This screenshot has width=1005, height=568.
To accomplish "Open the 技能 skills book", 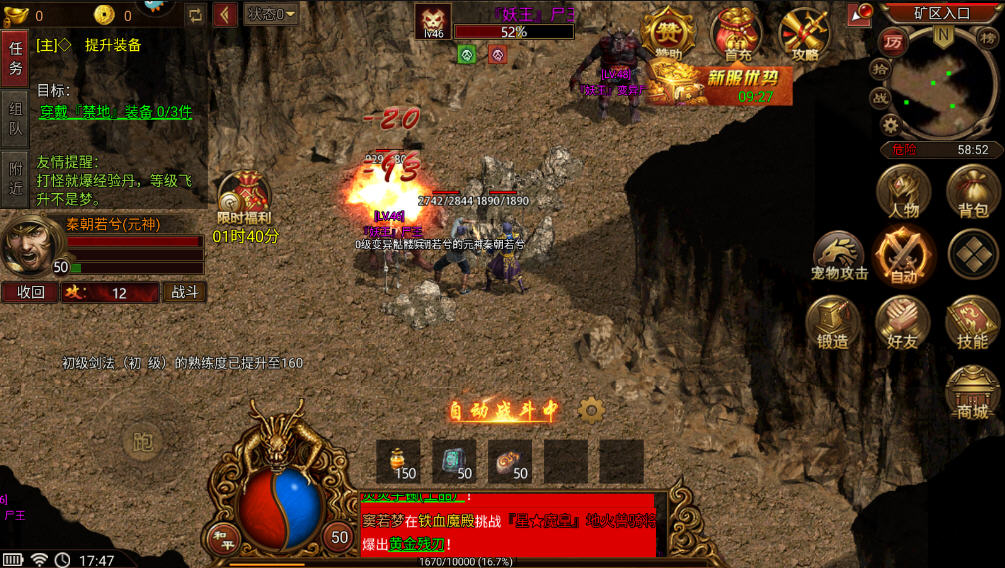I will click(x=972, y=322).
